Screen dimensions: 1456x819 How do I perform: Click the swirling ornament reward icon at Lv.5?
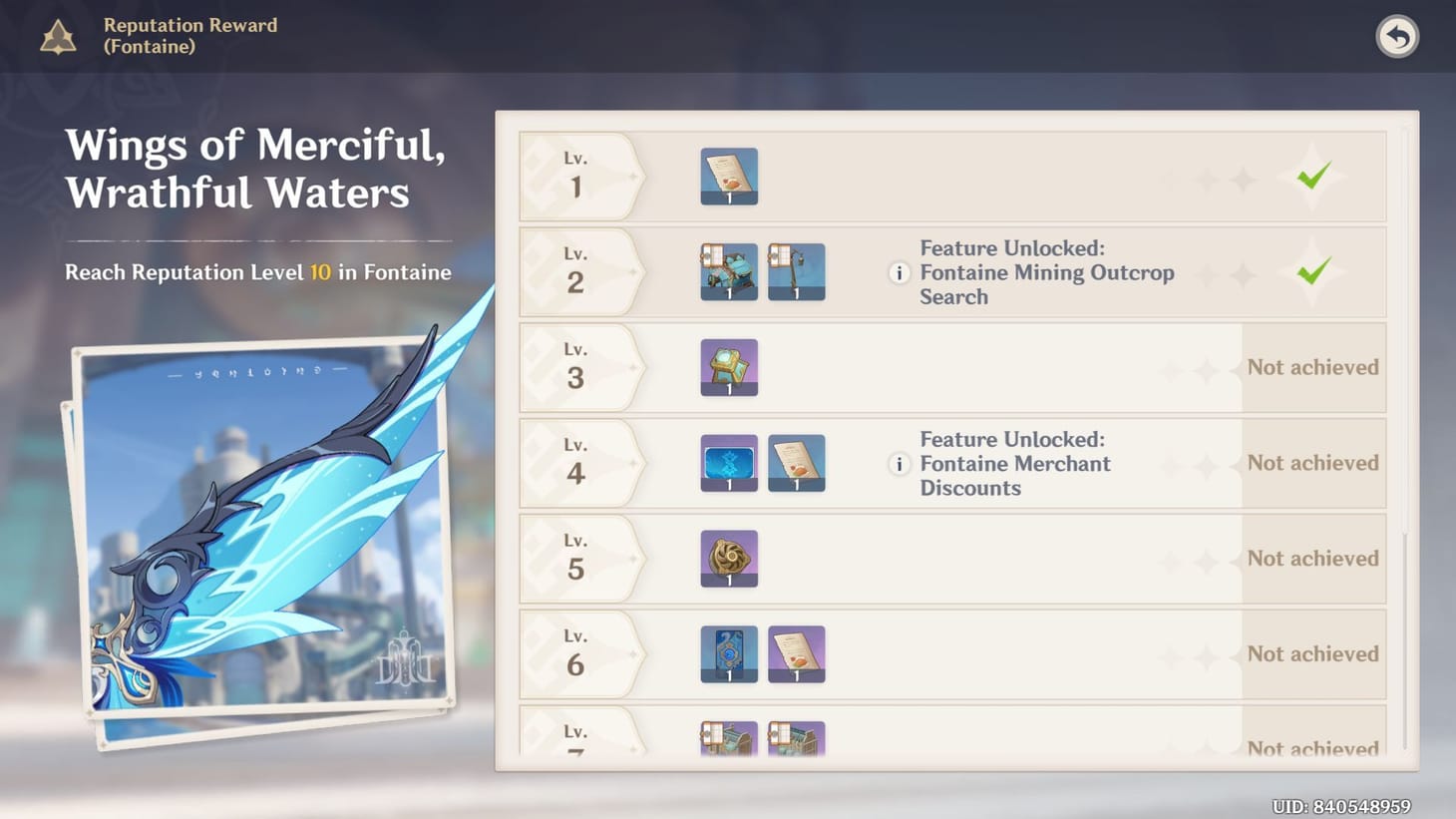pyautogui.click(x=729, y=558)
